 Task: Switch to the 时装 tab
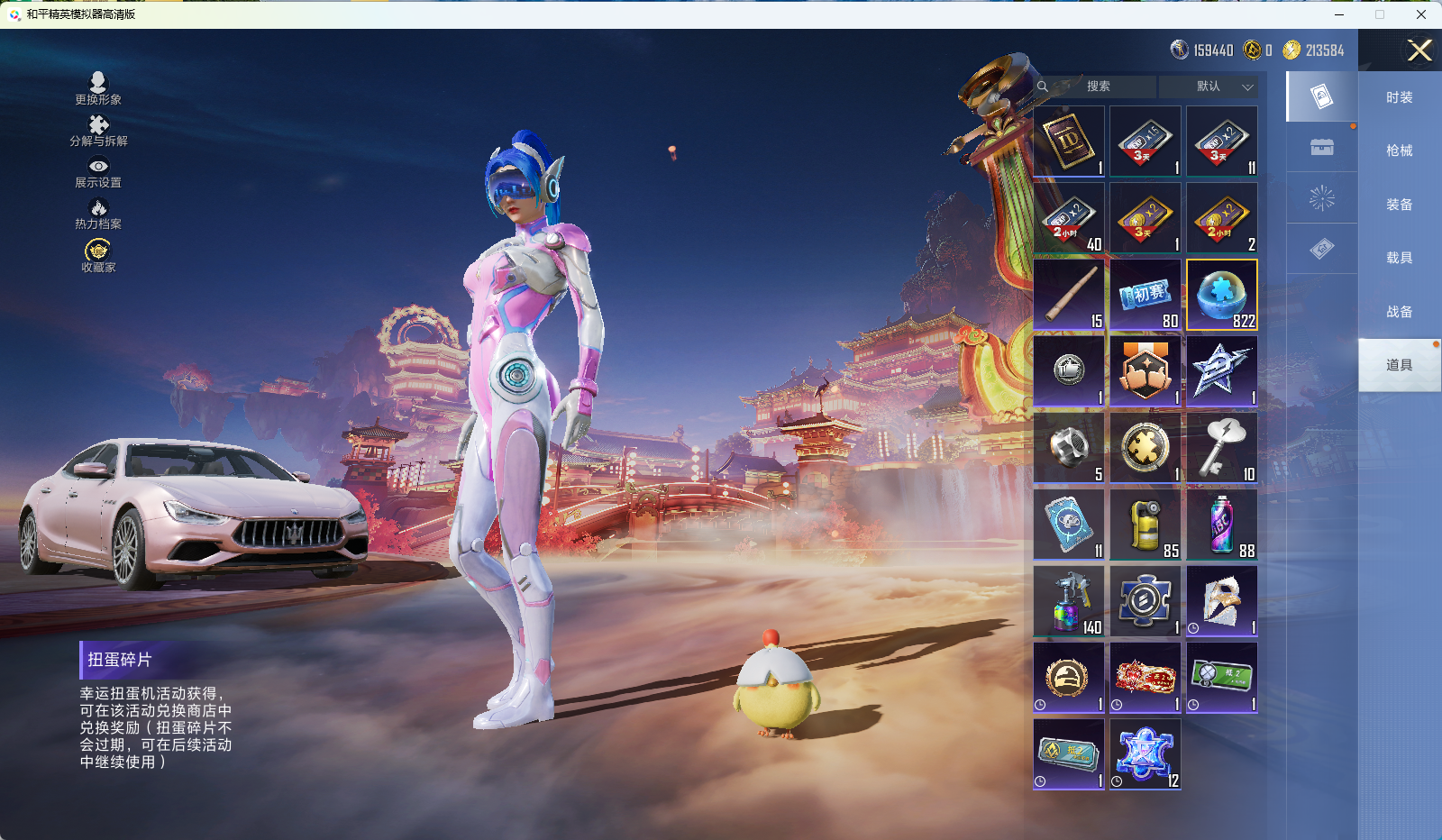pyautogui.click(x=1399, y=97)
